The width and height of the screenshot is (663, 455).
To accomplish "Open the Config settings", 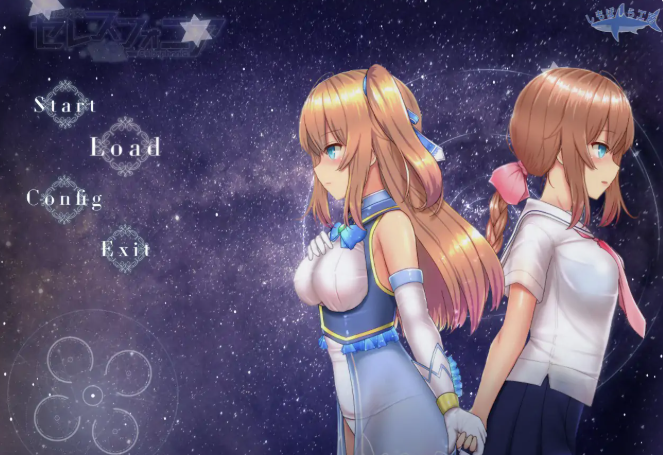I will click(65, 197).
